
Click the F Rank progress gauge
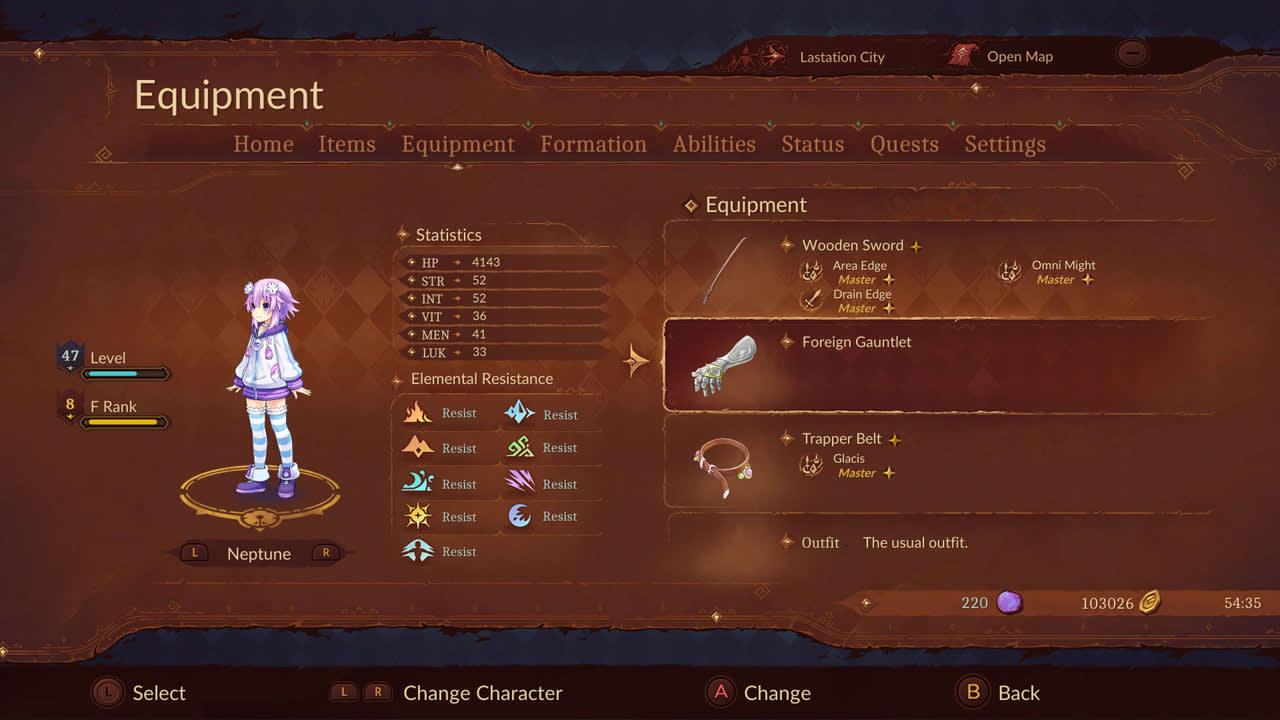point(125,422)
